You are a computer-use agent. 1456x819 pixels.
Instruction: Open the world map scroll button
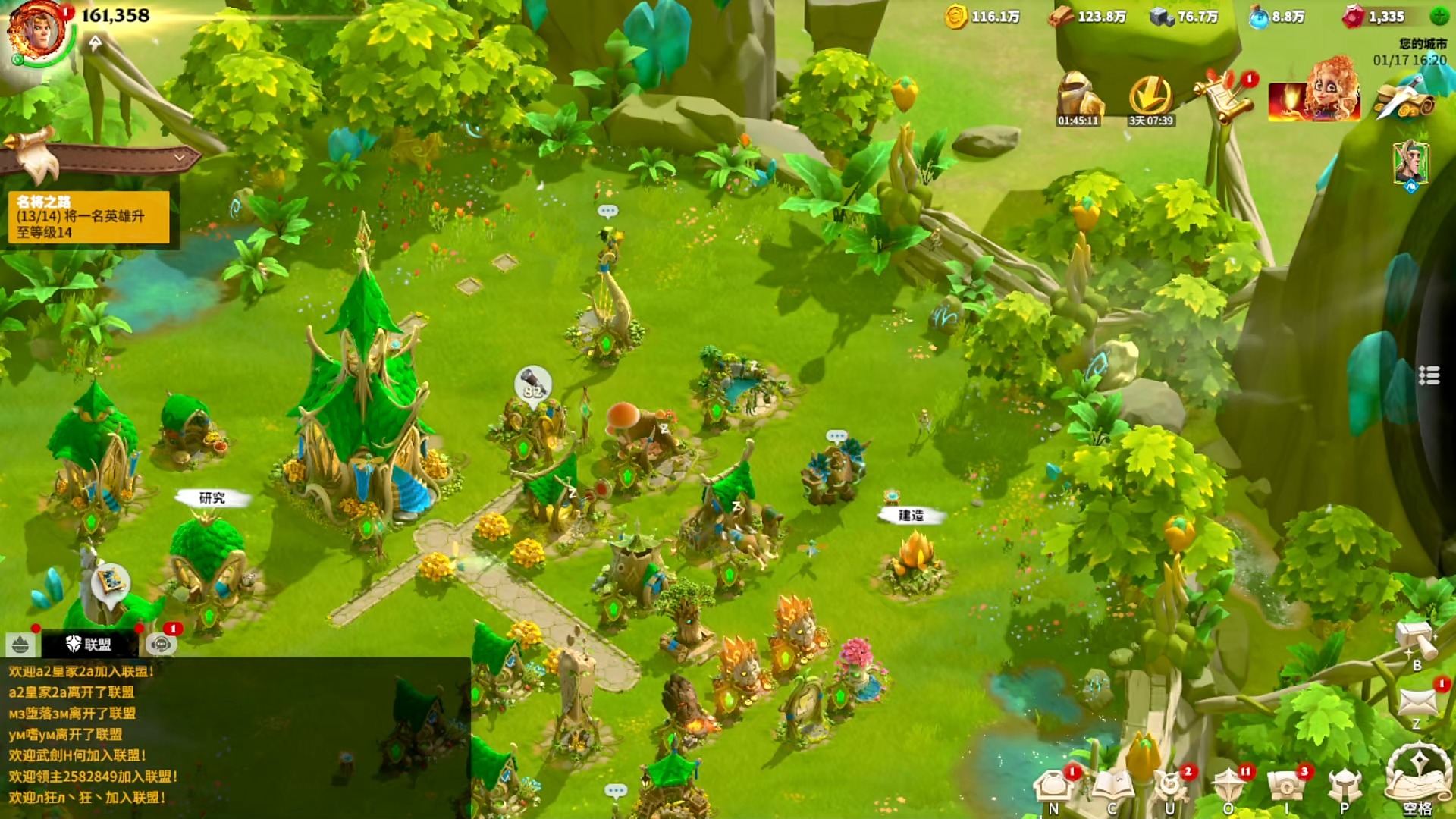point(1417,777)
